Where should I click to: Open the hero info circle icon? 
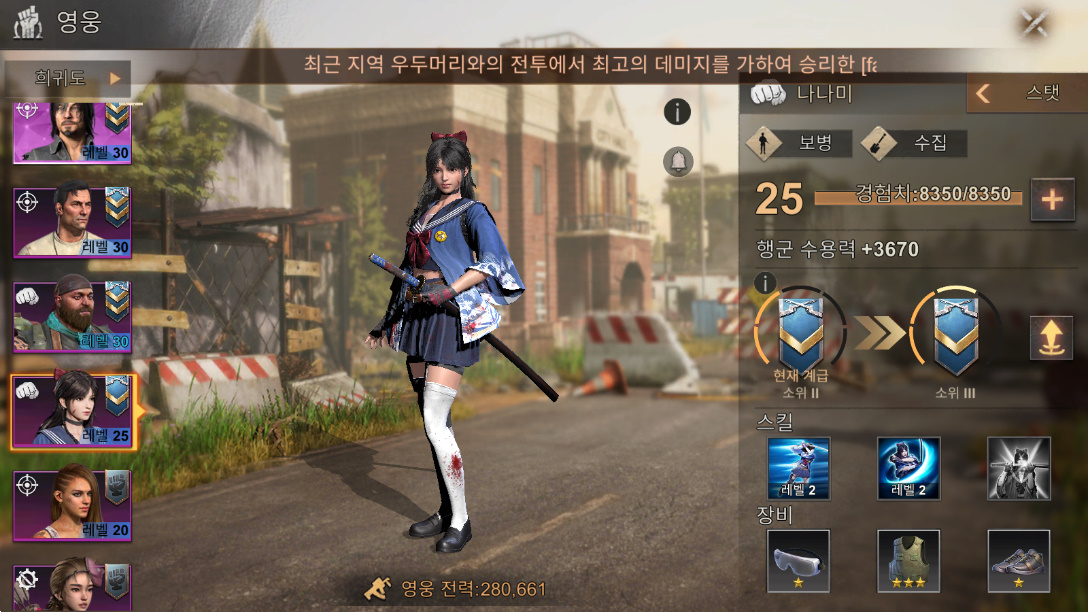[x=678, y=112]
